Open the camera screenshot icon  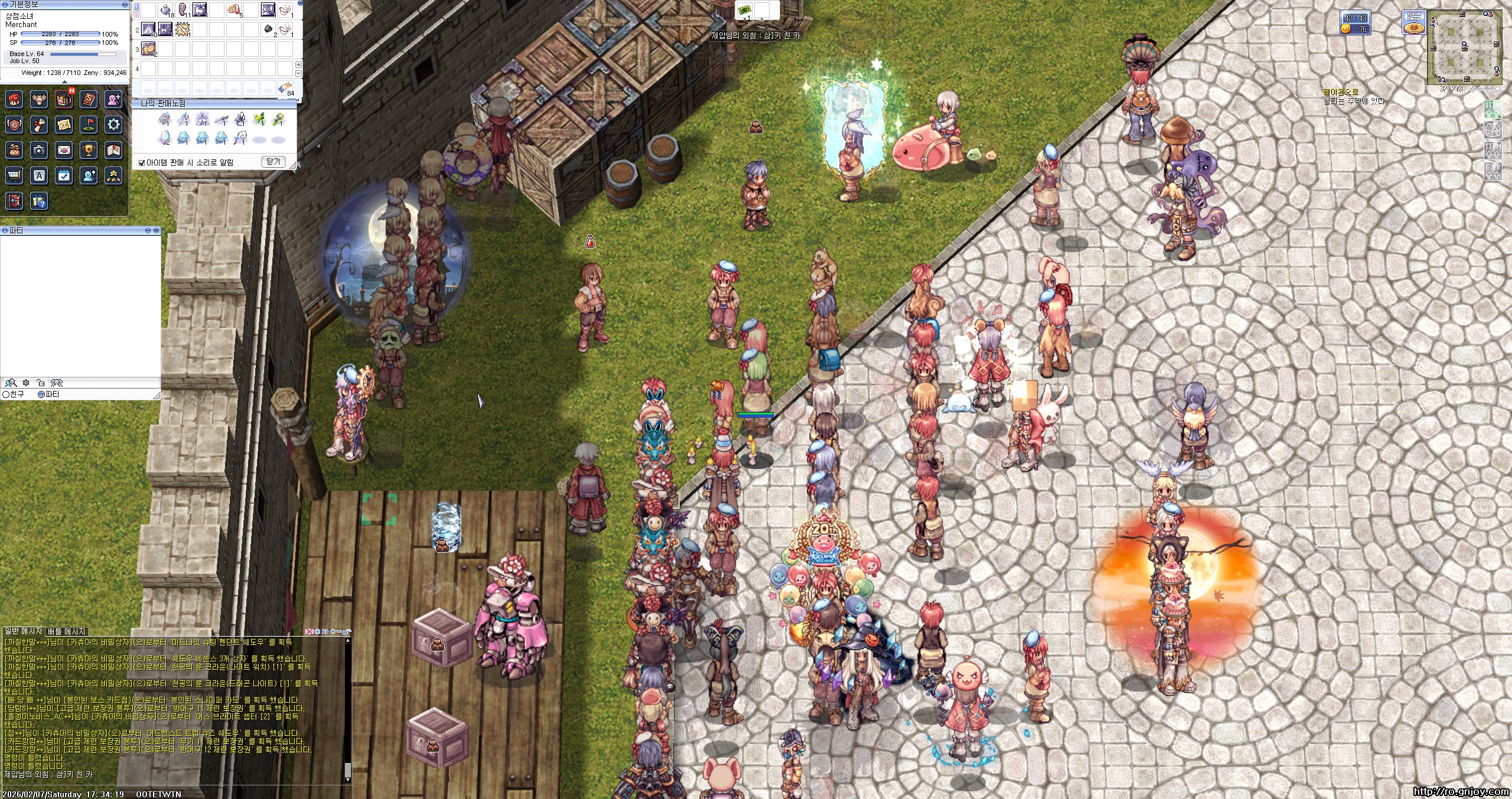(39, 151)
